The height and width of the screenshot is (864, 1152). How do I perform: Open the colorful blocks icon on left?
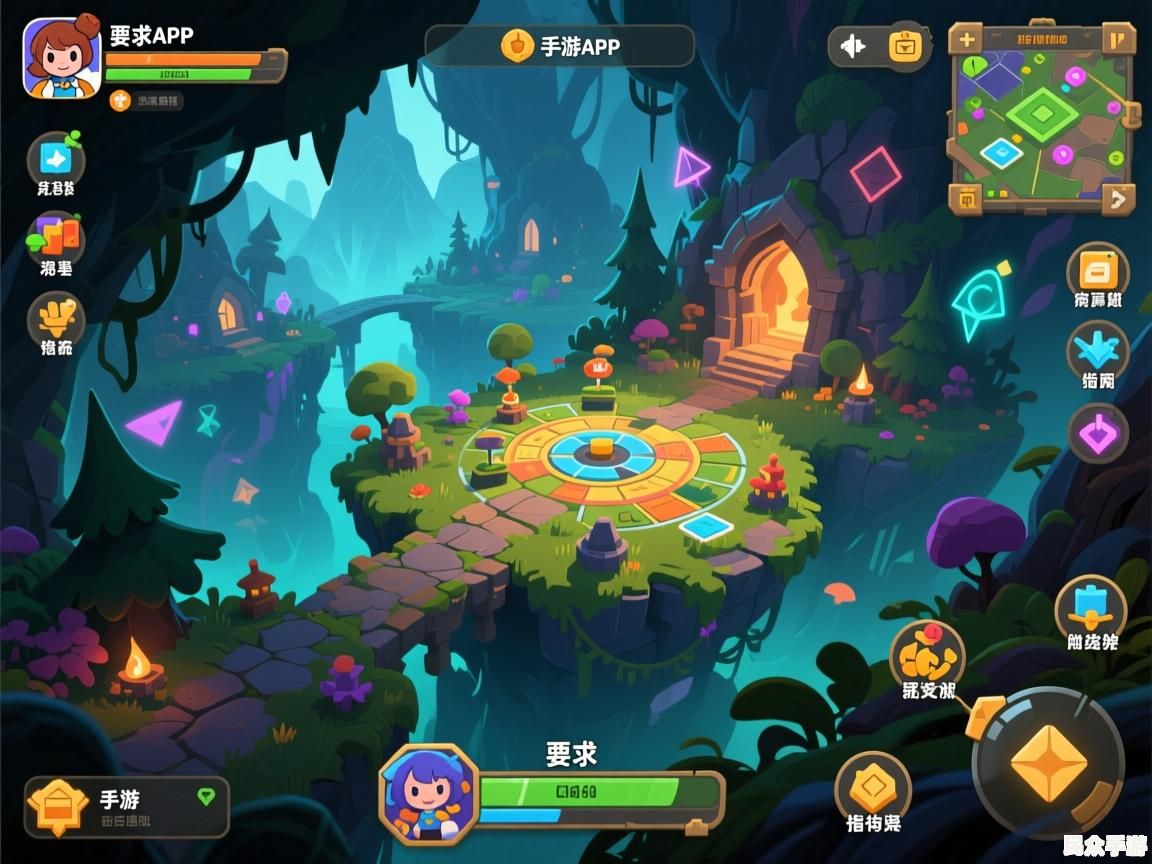coord(55,238)
